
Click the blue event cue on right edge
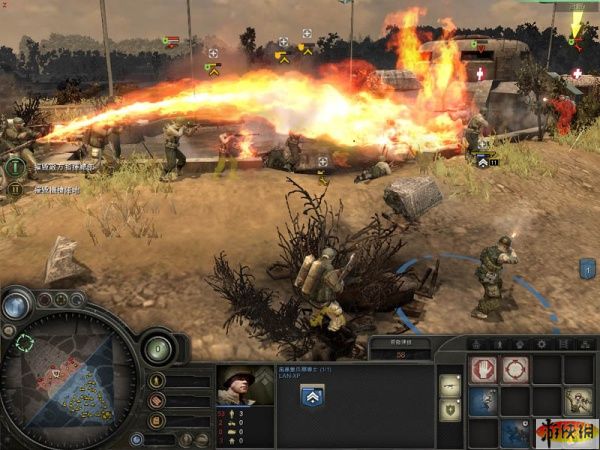(x=587, y=268)
